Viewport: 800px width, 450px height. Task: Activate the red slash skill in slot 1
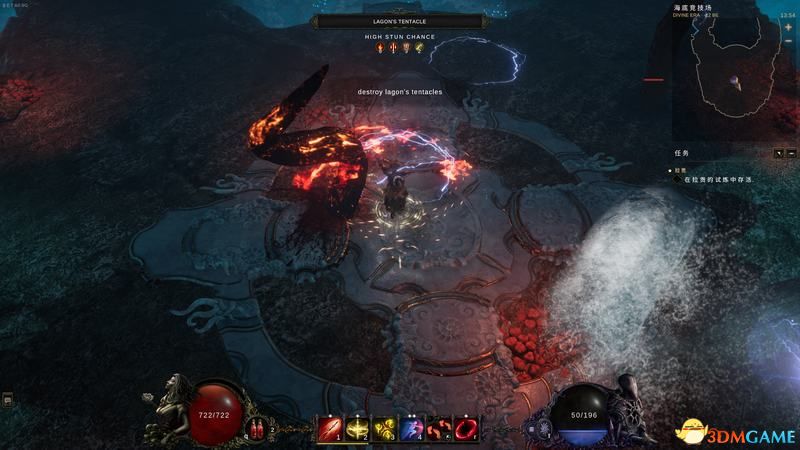[329, 428]
